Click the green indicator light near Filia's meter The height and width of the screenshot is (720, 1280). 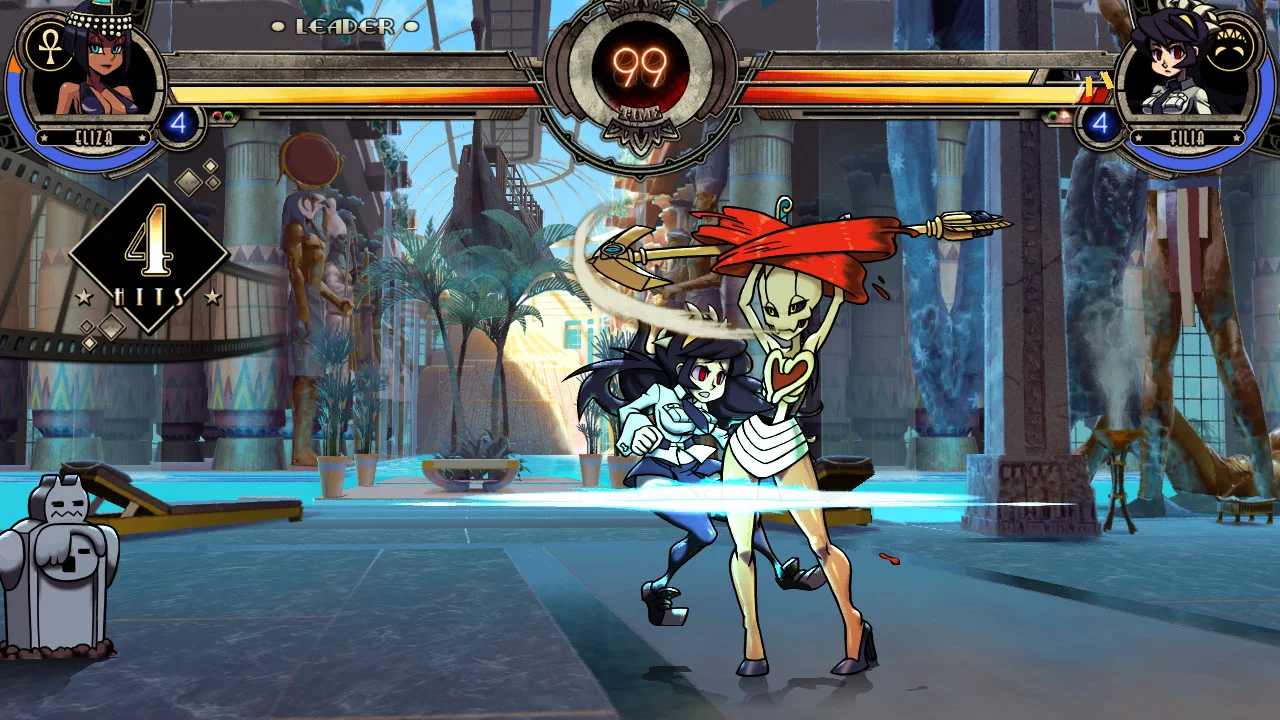click(1052, 115)
